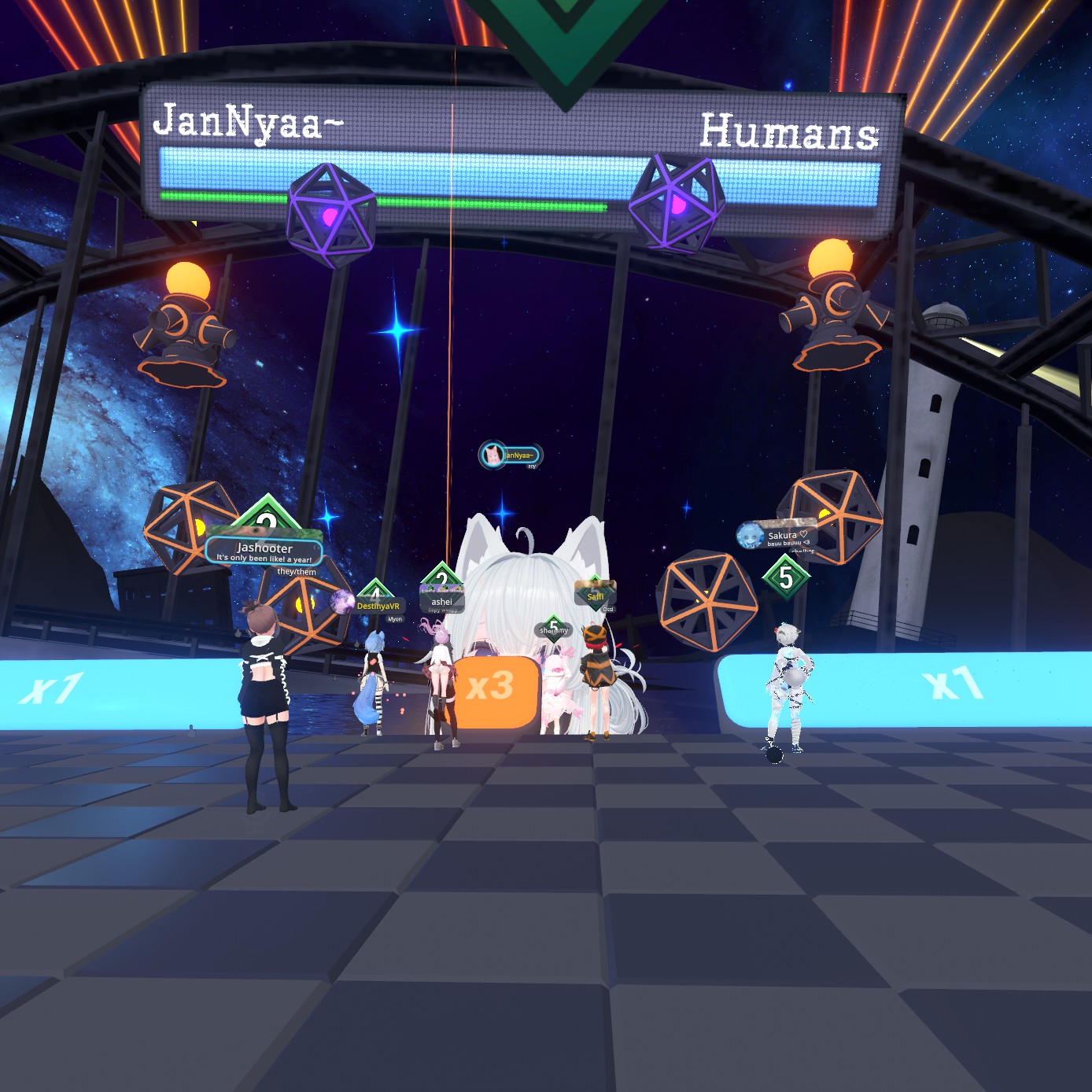Screen dimensions: 1092x1092
Task: Select the JanNyaa~ player nameplate
Action: click(511, 455)
